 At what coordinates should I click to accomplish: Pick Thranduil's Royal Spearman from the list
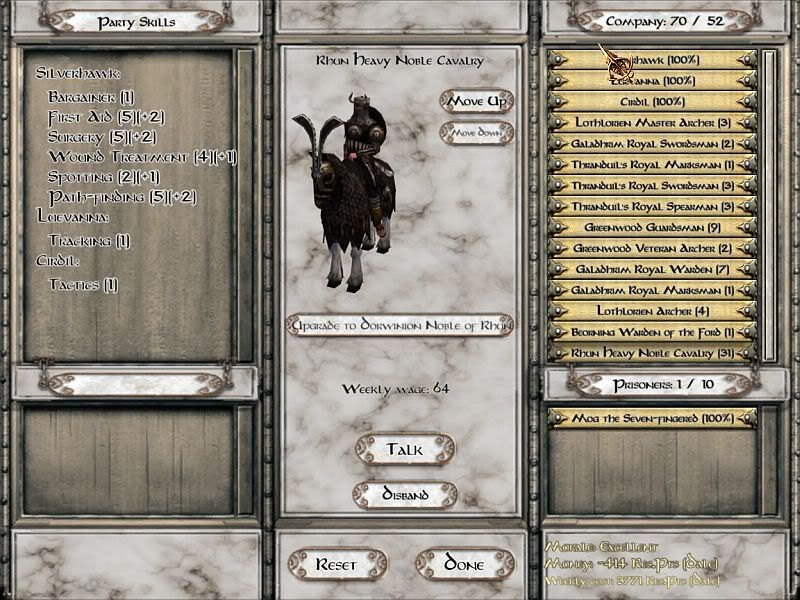(x=651, y=207)
